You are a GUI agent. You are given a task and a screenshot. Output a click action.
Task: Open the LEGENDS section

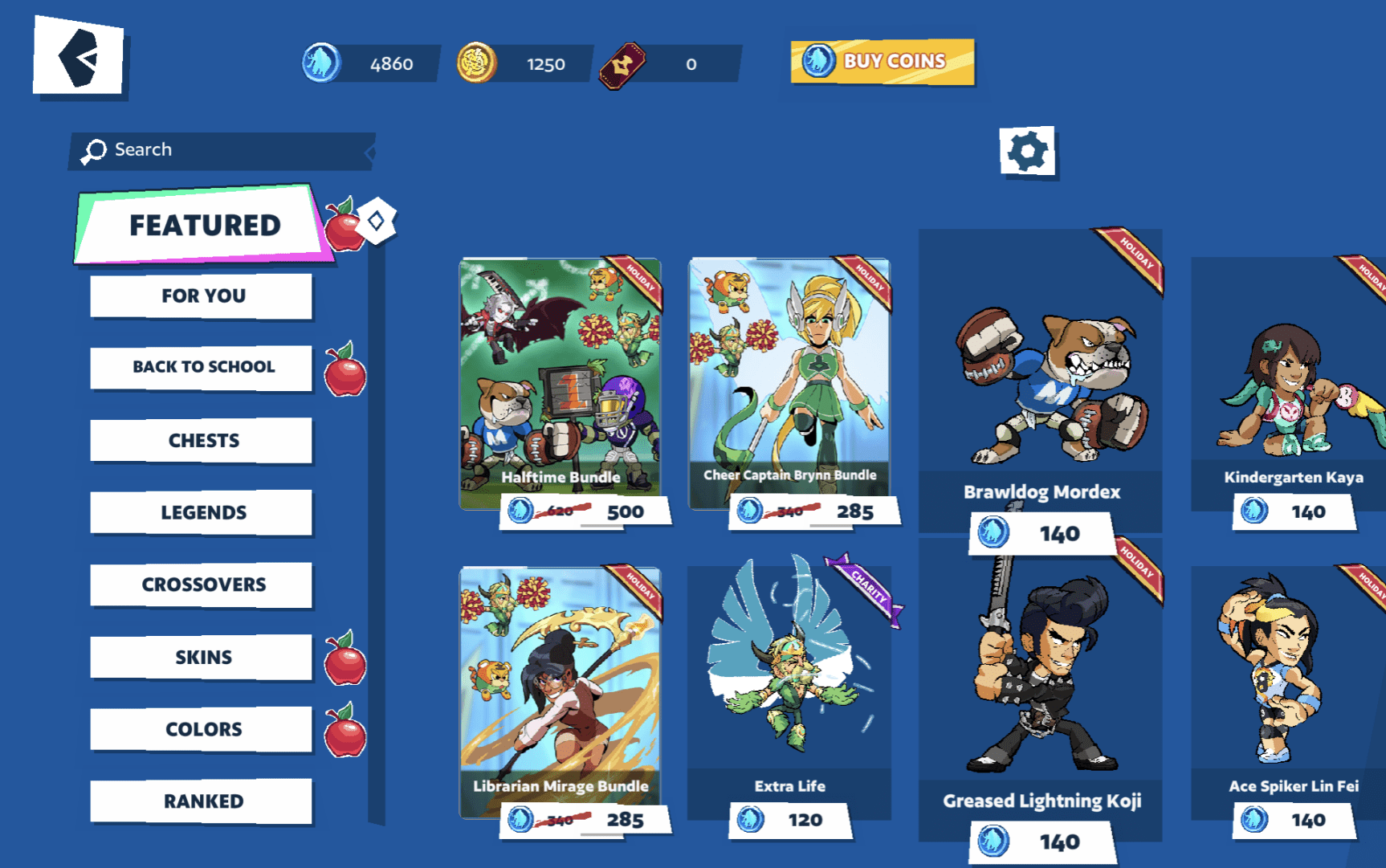pyautogui.click(x=201, y=512)
